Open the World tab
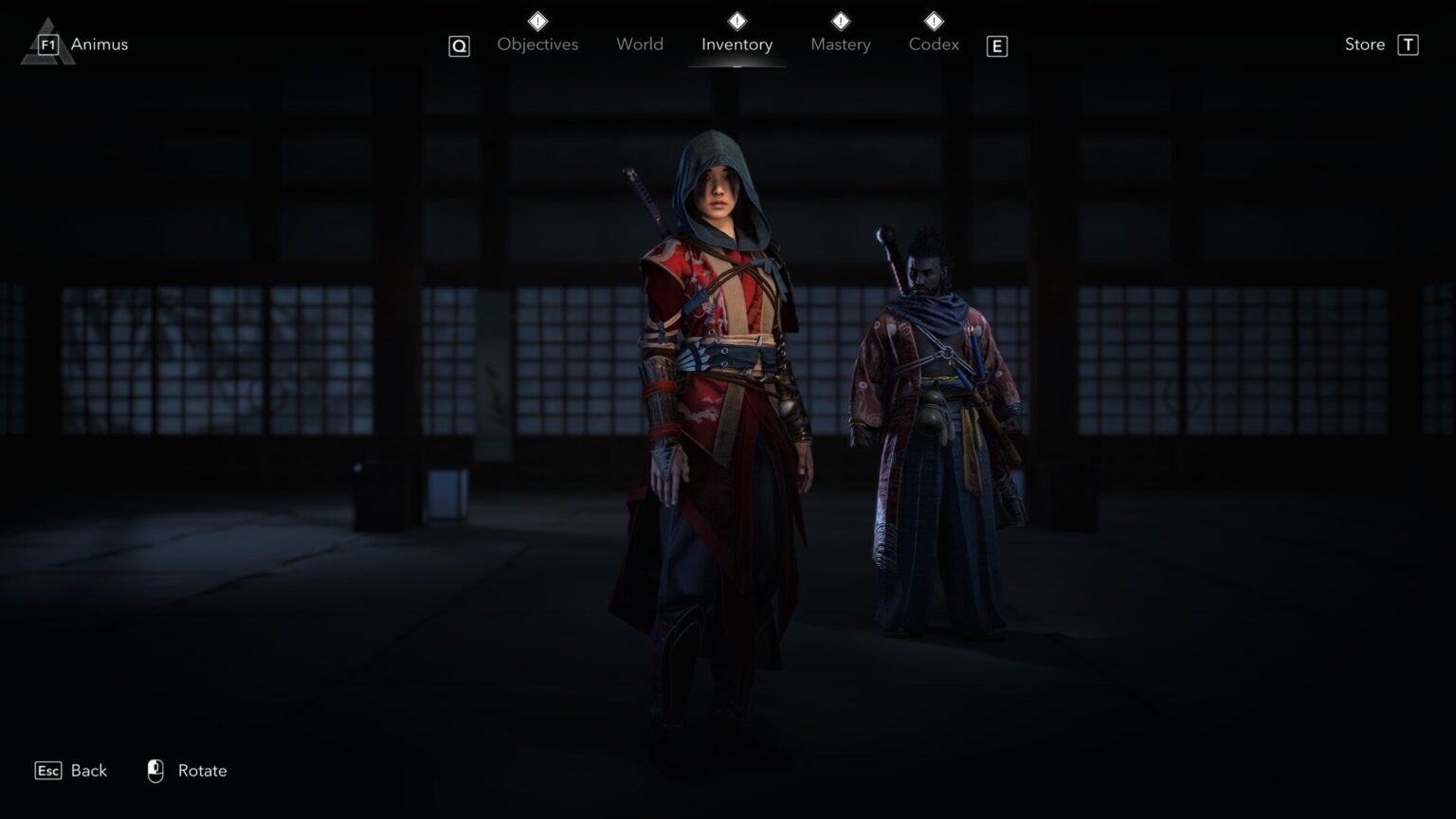The image size is (1456, 819). (x=639, y=44)
